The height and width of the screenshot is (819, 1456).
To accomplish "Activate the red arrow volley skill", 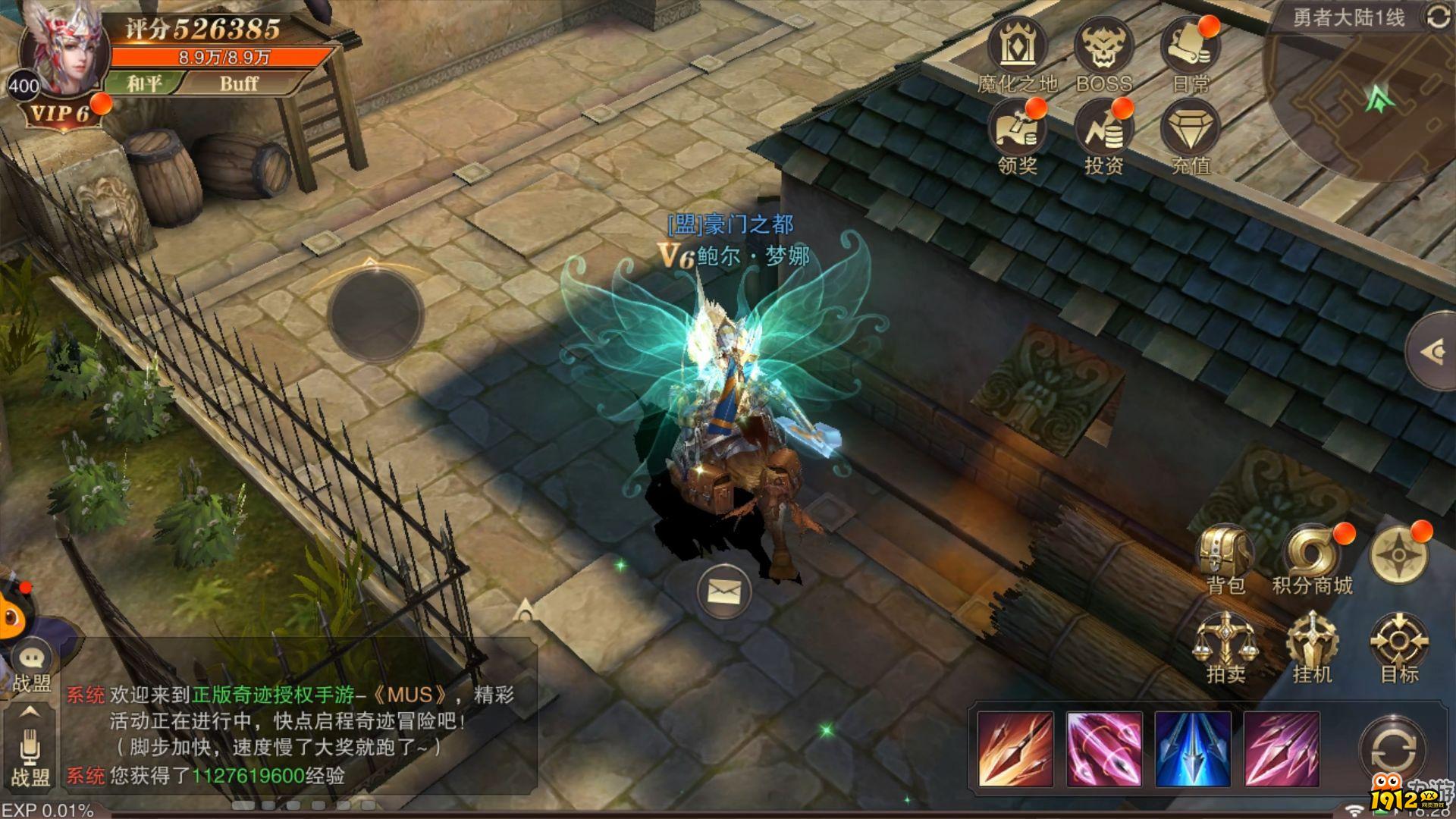I will [x=1015, y=749].
